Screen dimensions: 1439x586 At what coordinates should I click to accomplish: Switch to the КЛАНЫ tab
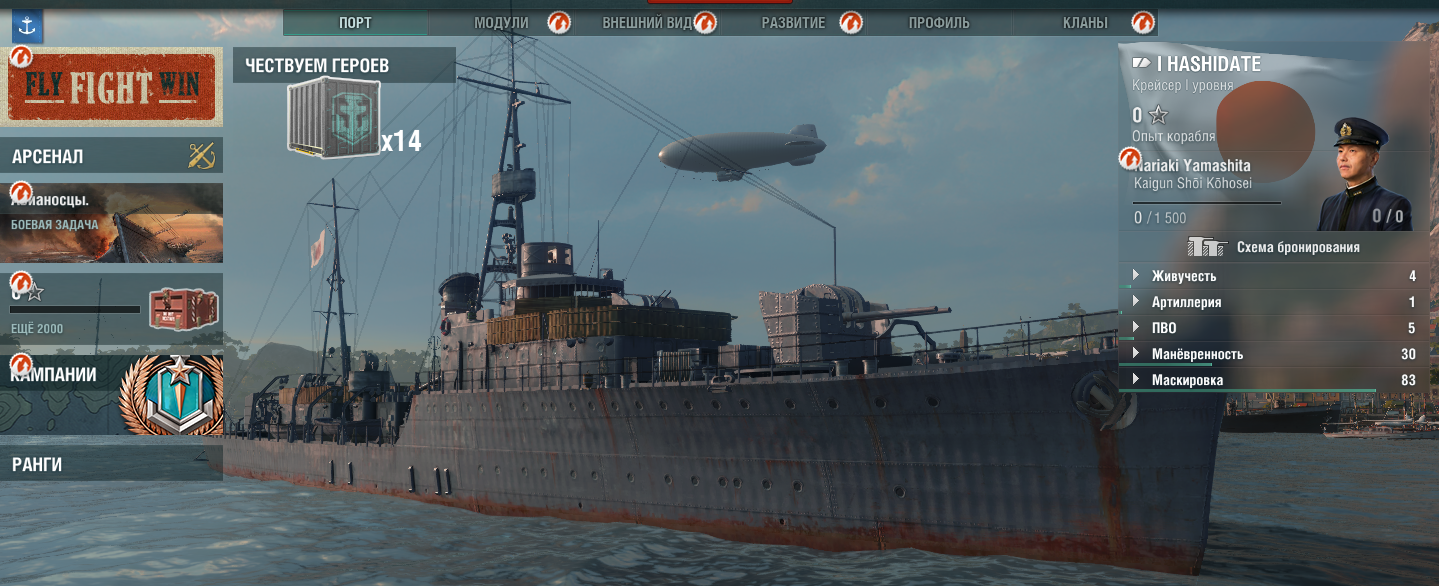(x=1086, y=23)
